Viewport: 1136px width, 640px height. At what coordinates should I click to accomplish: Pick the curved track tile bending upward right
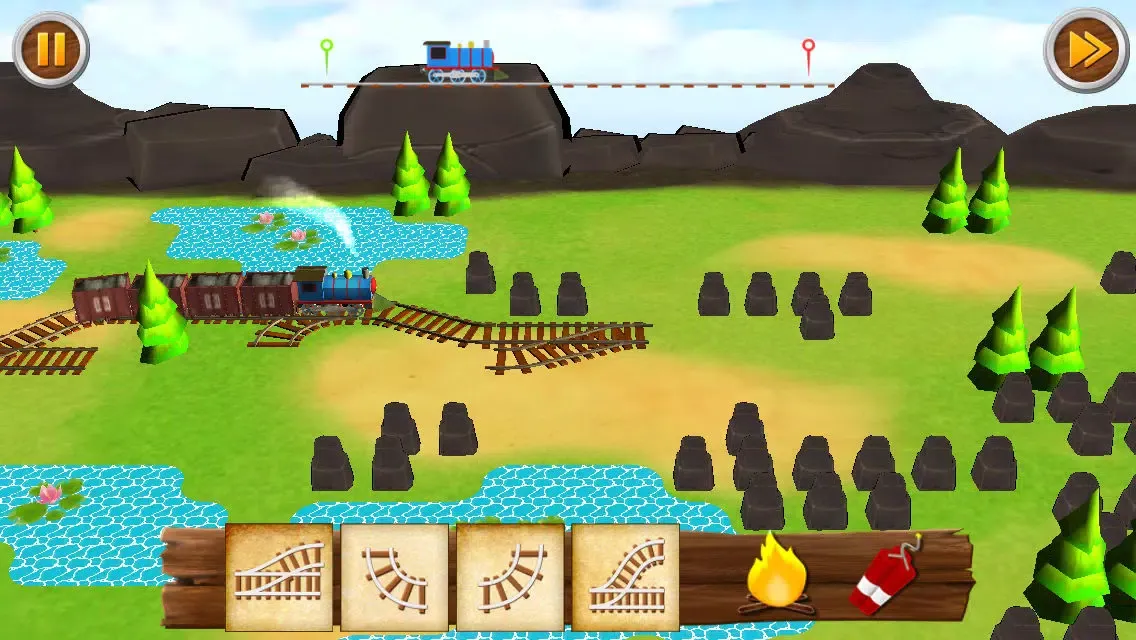point(510,578)
